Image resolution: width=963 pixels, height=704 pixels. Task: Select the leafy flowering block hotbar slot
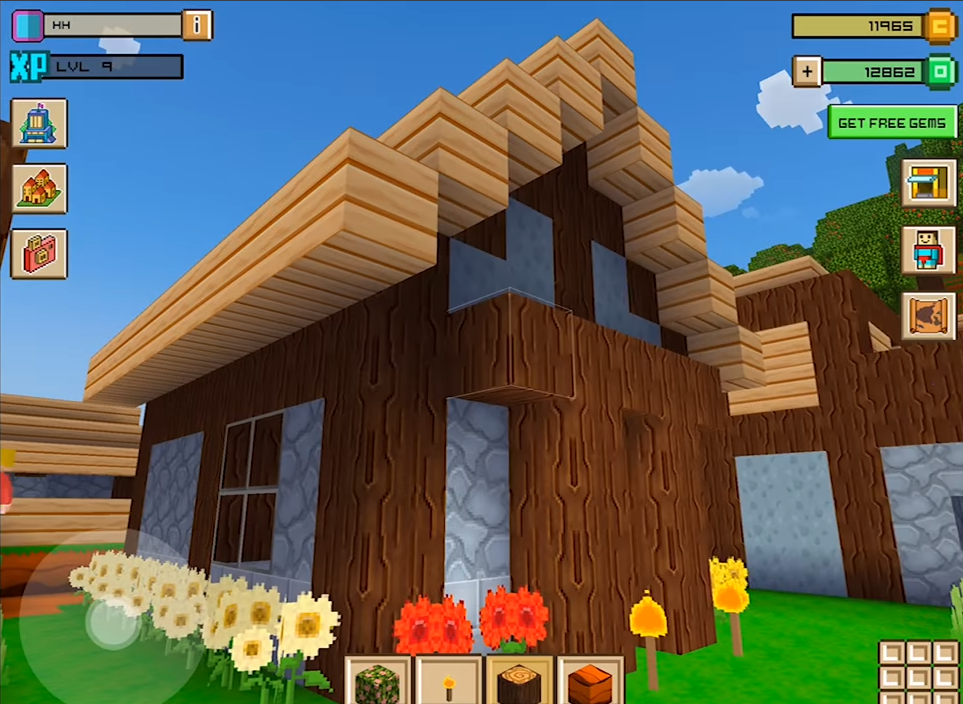(377, 682)
